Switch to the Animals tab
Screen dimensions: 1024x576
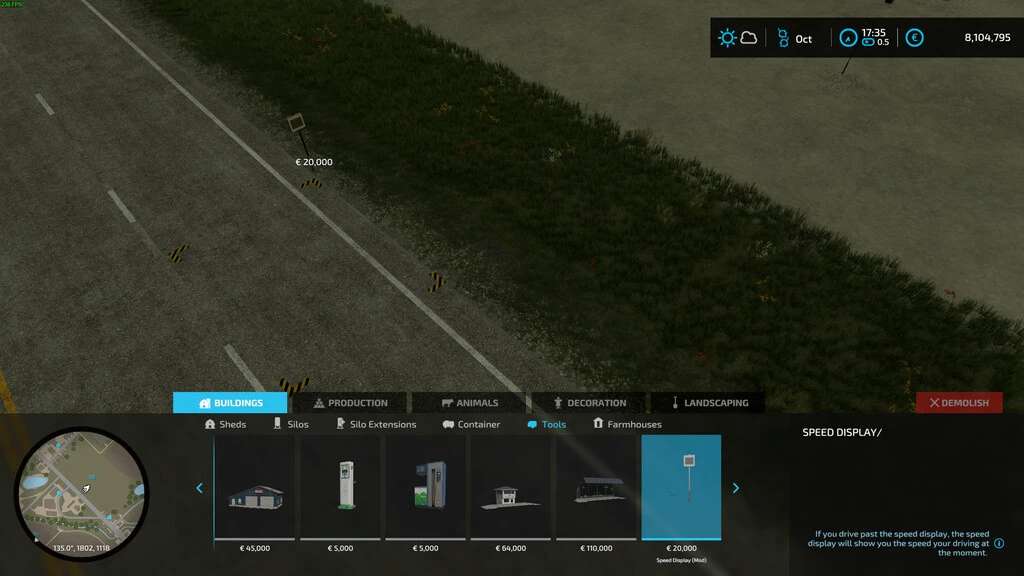469,403
